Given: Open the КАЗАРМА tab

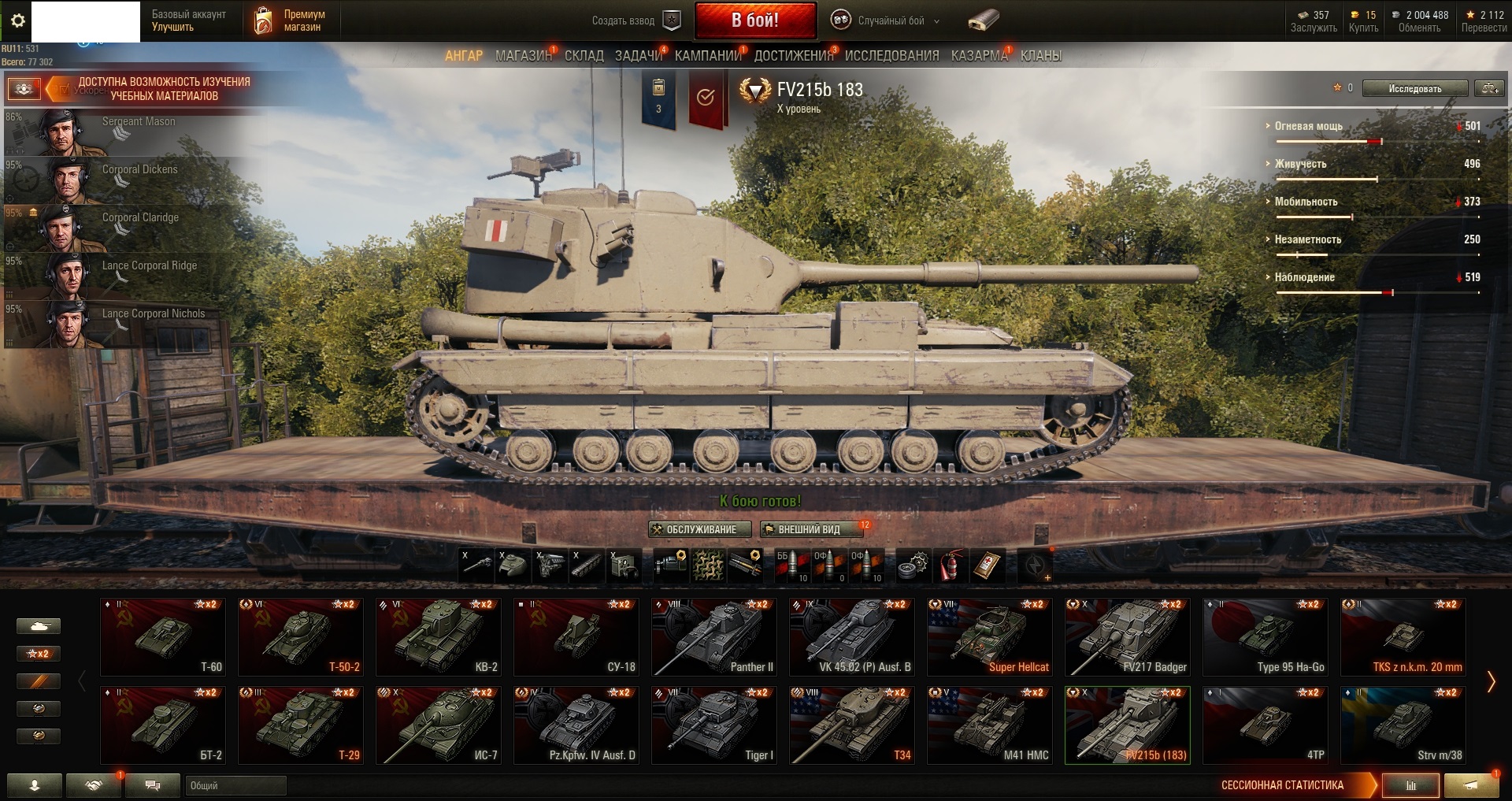Looking at the screenshot, I should (x=978, y=55).
